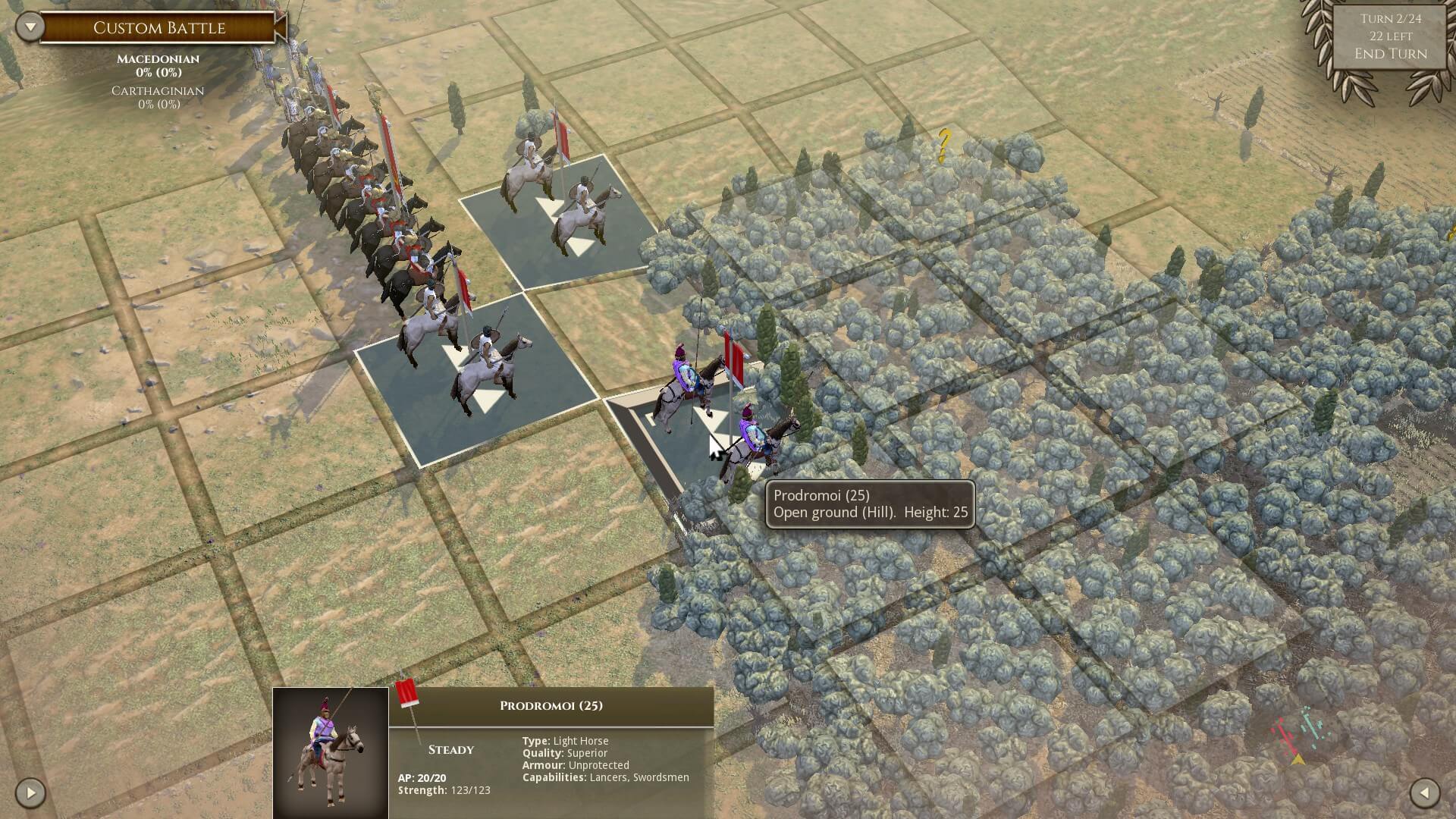Click the round play arrow at bottom-left
1456x819 pixels.
click(x=30, y=793)
